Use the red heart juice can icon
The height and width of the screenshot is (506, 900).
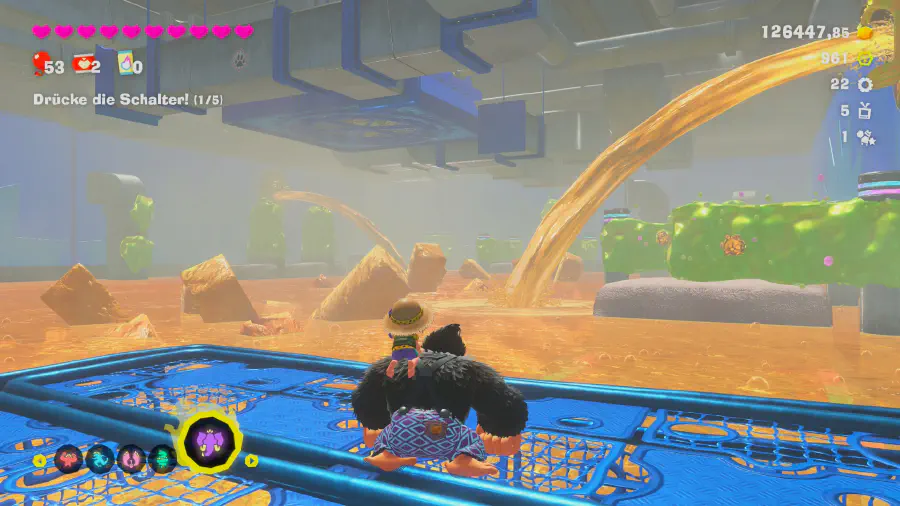click(x=83, y=65)
